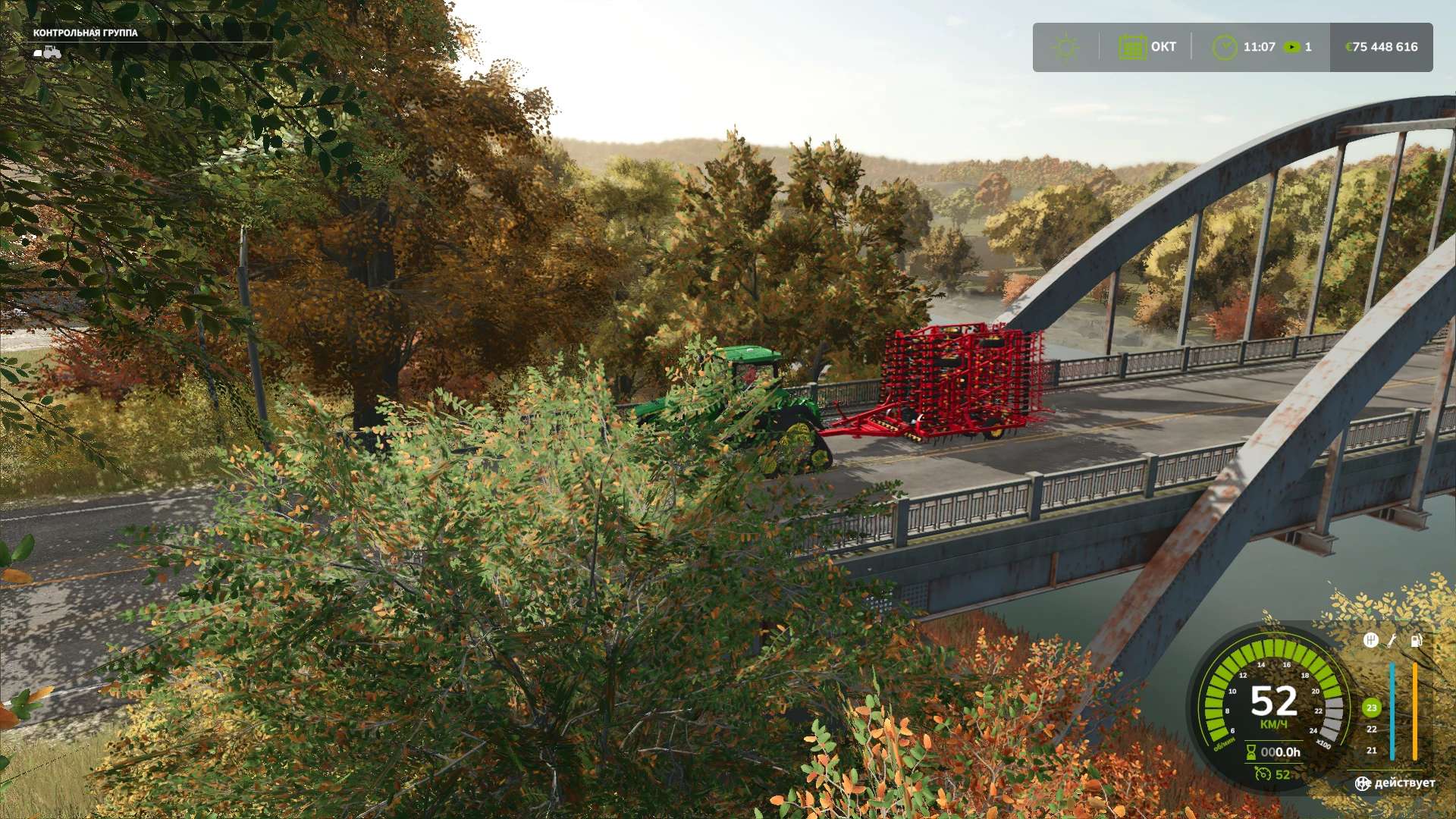This screenshot has height=819, width=1456.
Task: Click the hourglass operating hours icon
Action: (1251, 752)
